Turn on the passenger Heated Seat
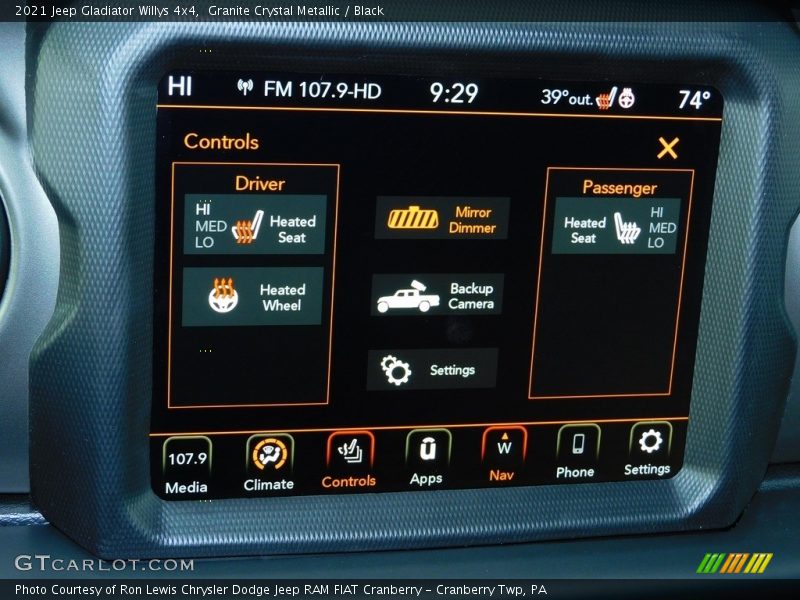The width and height of the screenshot is (800, 600). pyautogui.click(x=615, y=226)
